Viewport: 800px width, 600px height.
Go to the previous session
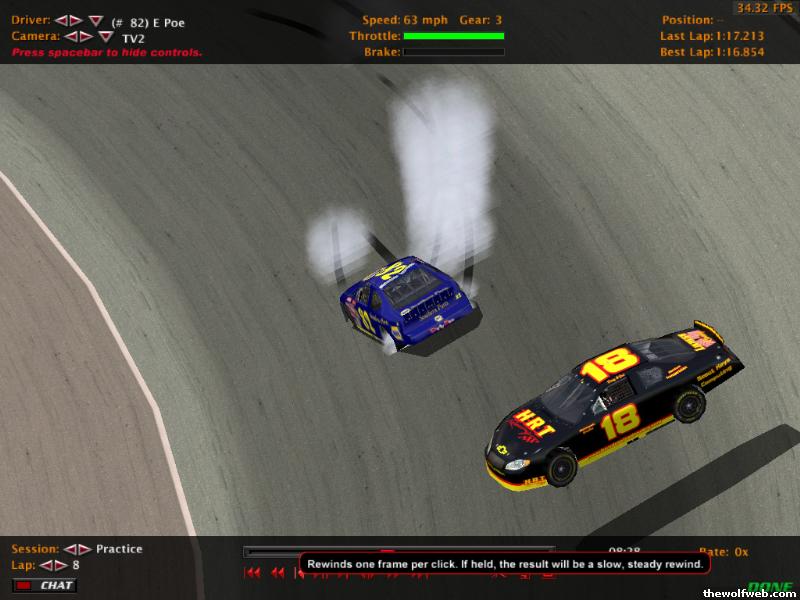click(x=70, y=549)
